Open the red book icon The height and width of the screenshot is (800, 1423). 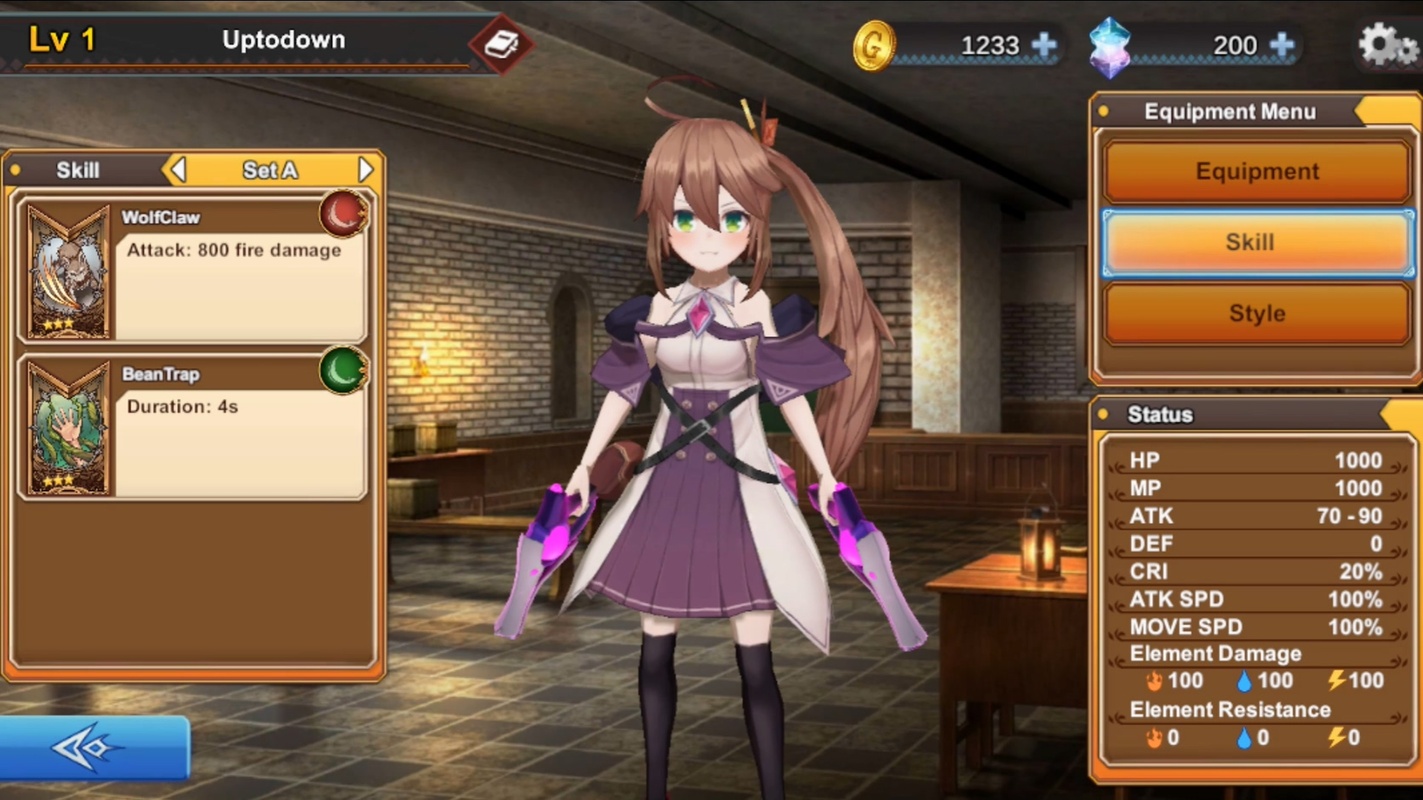coord(501,44)
